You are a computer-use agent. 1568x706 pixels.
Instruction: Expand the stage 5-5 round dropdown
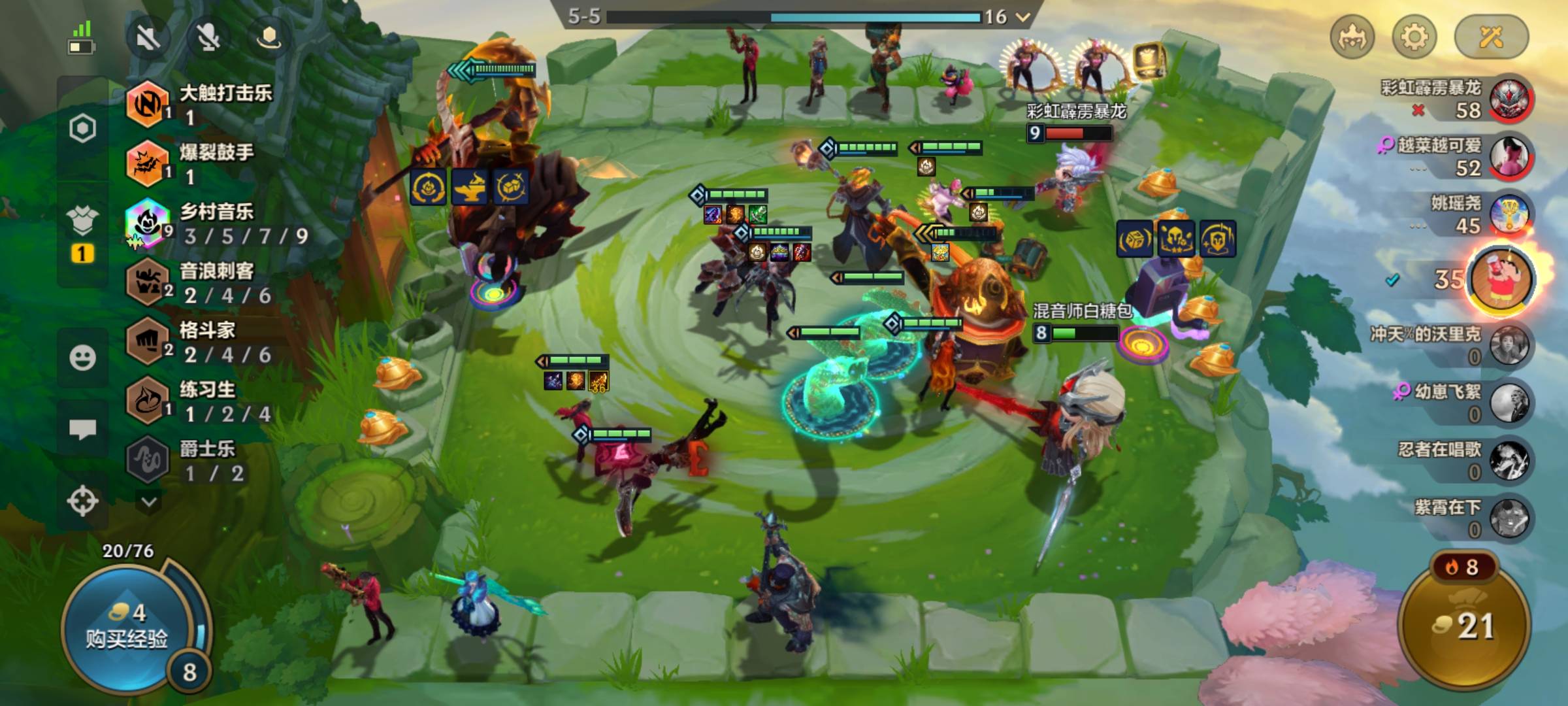click(x=1023, y=17)
